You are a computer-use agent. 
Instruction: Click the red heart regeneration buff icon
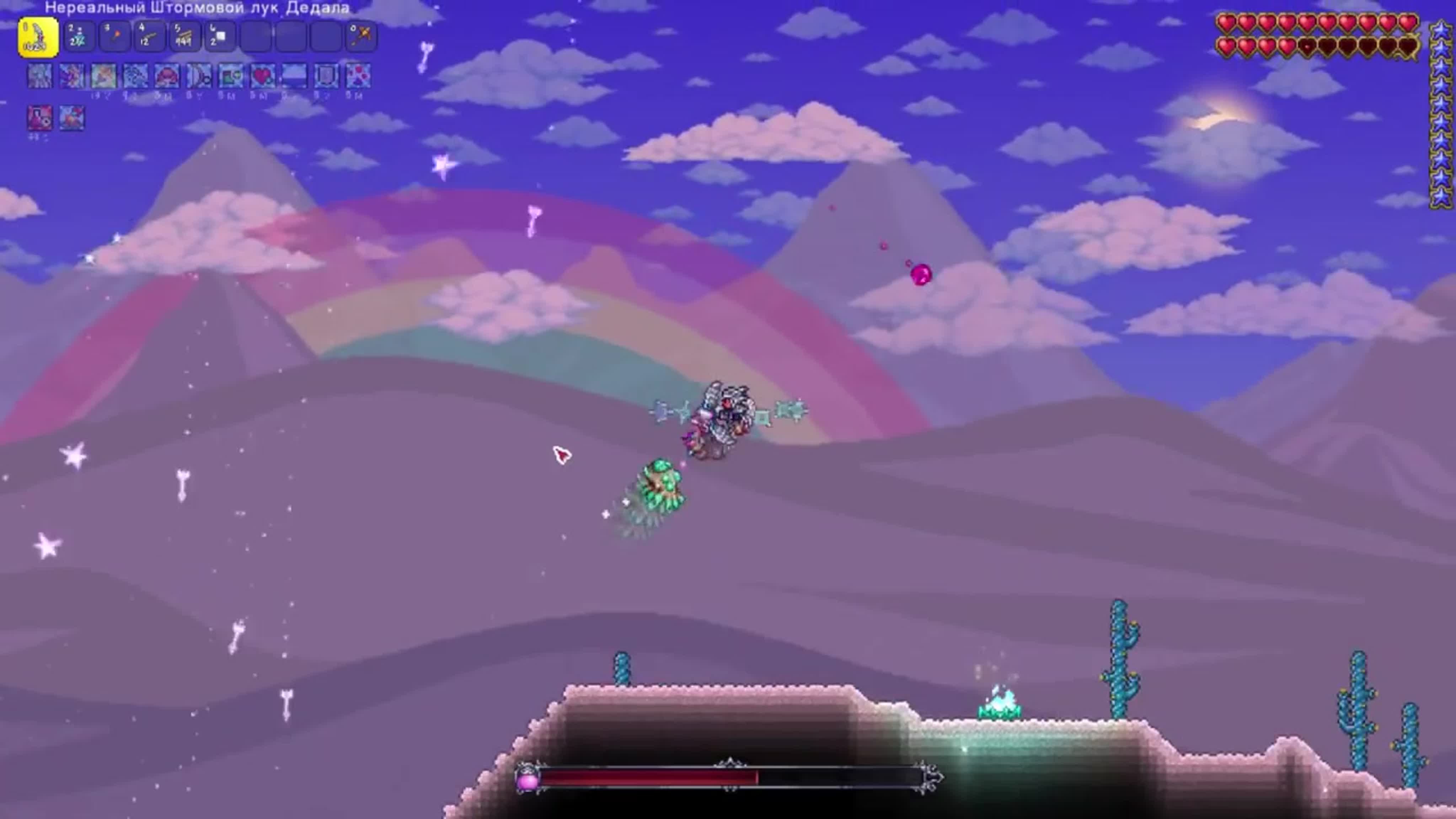(262, 76)
